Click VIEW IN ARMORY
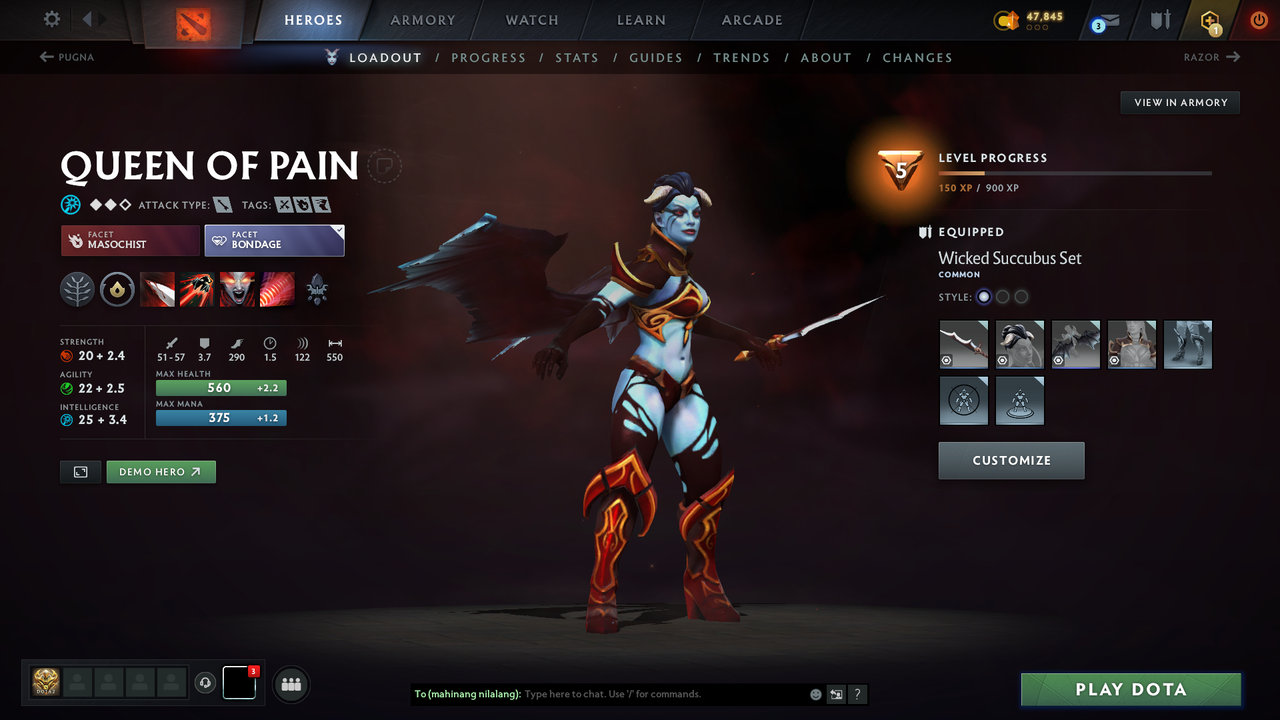The width and height of the screenshot is (1280, 720). 1179,102
